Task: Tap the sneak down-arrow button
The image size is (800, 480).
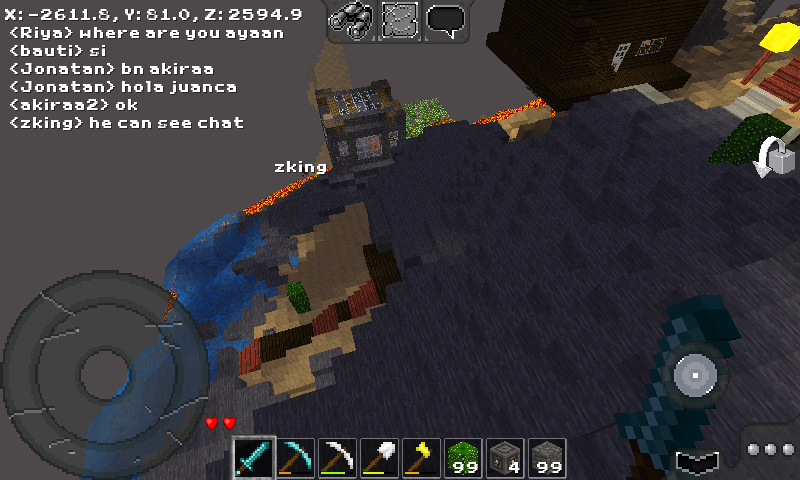Action: [x=695, y=462]
